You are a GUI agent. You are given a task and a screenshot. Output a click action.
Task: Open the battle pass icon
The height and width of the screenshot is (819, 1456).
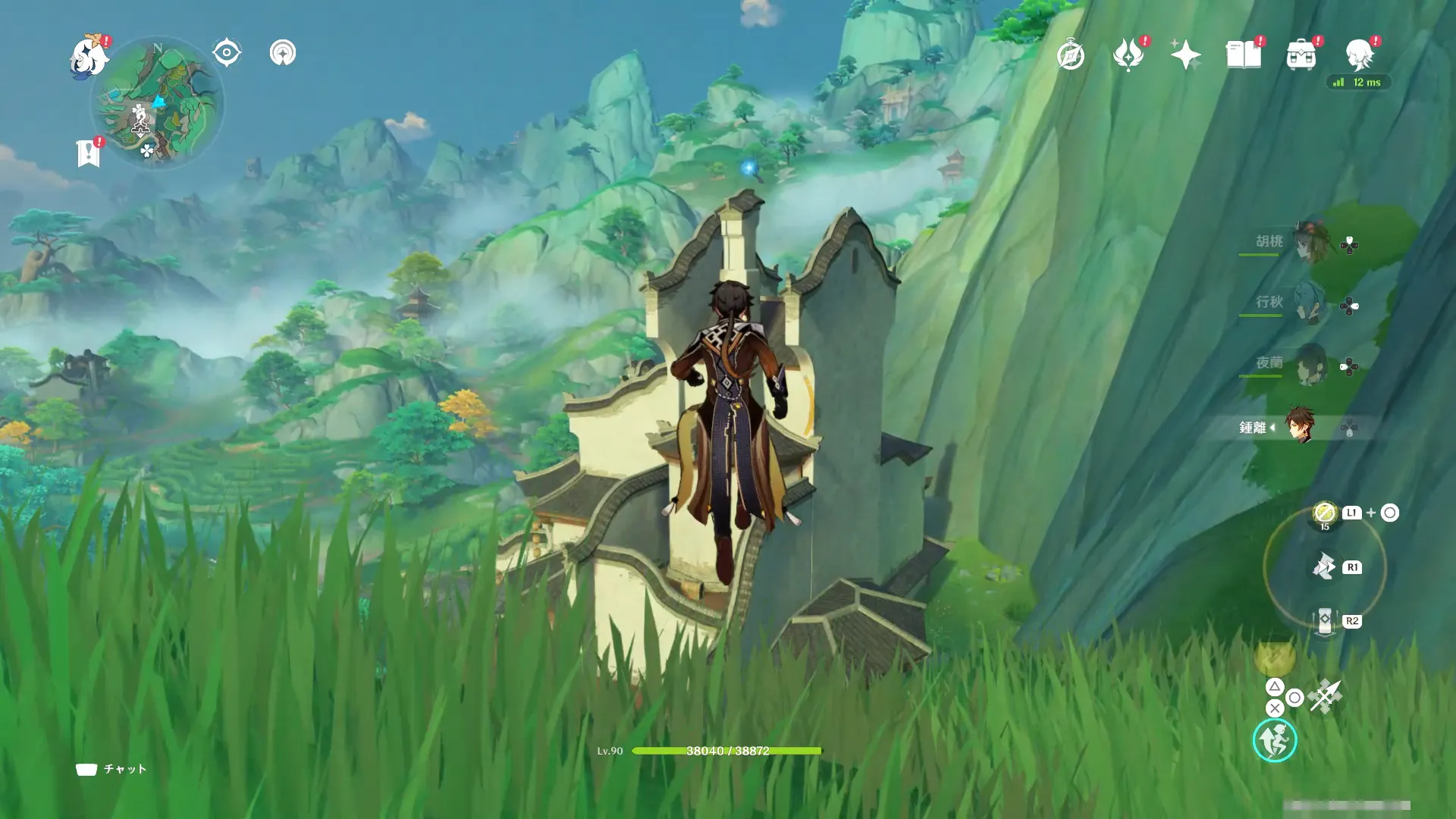pos(1128,55)
